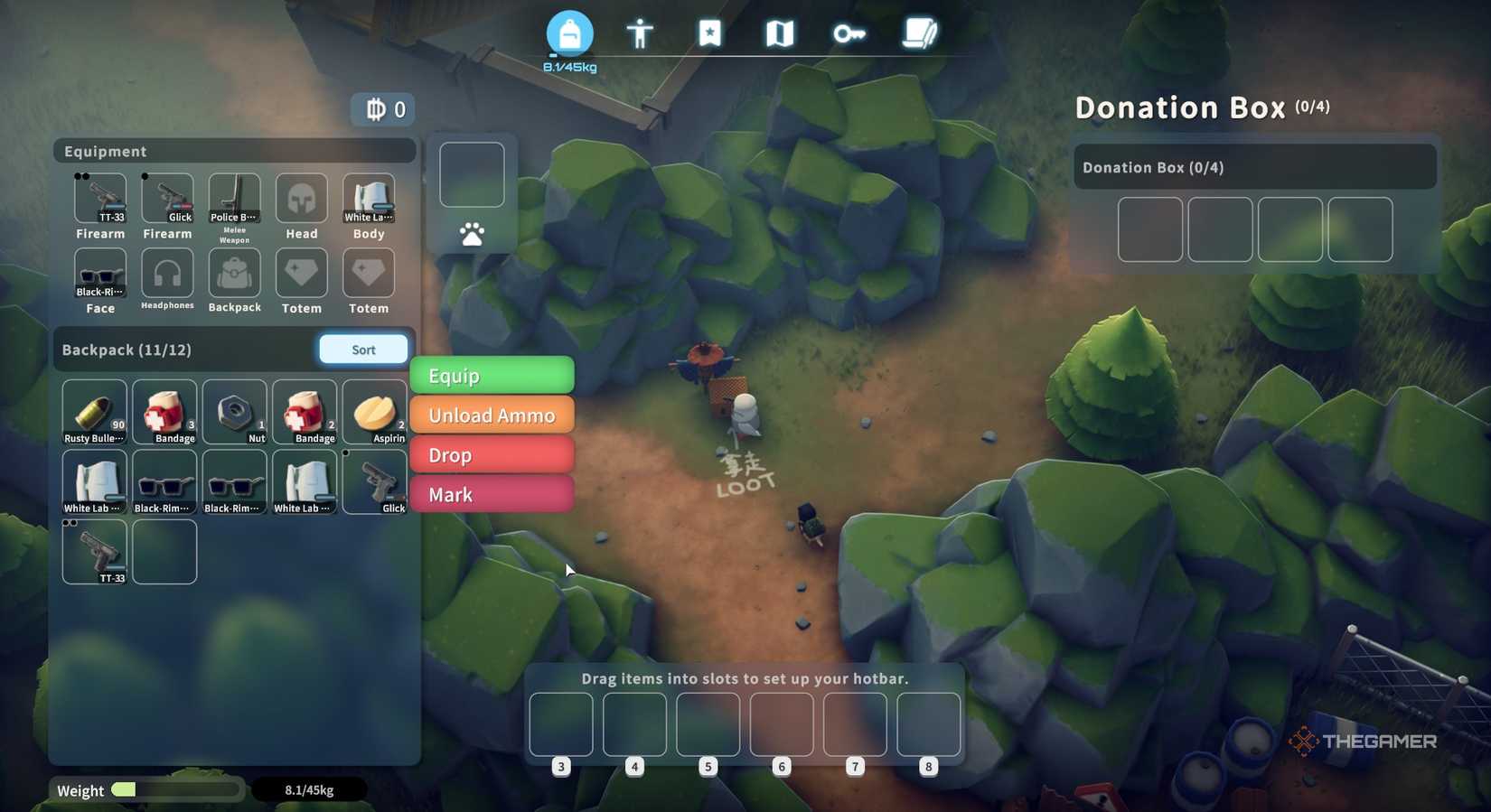Click the green Weight progress bar

point(127,789)
